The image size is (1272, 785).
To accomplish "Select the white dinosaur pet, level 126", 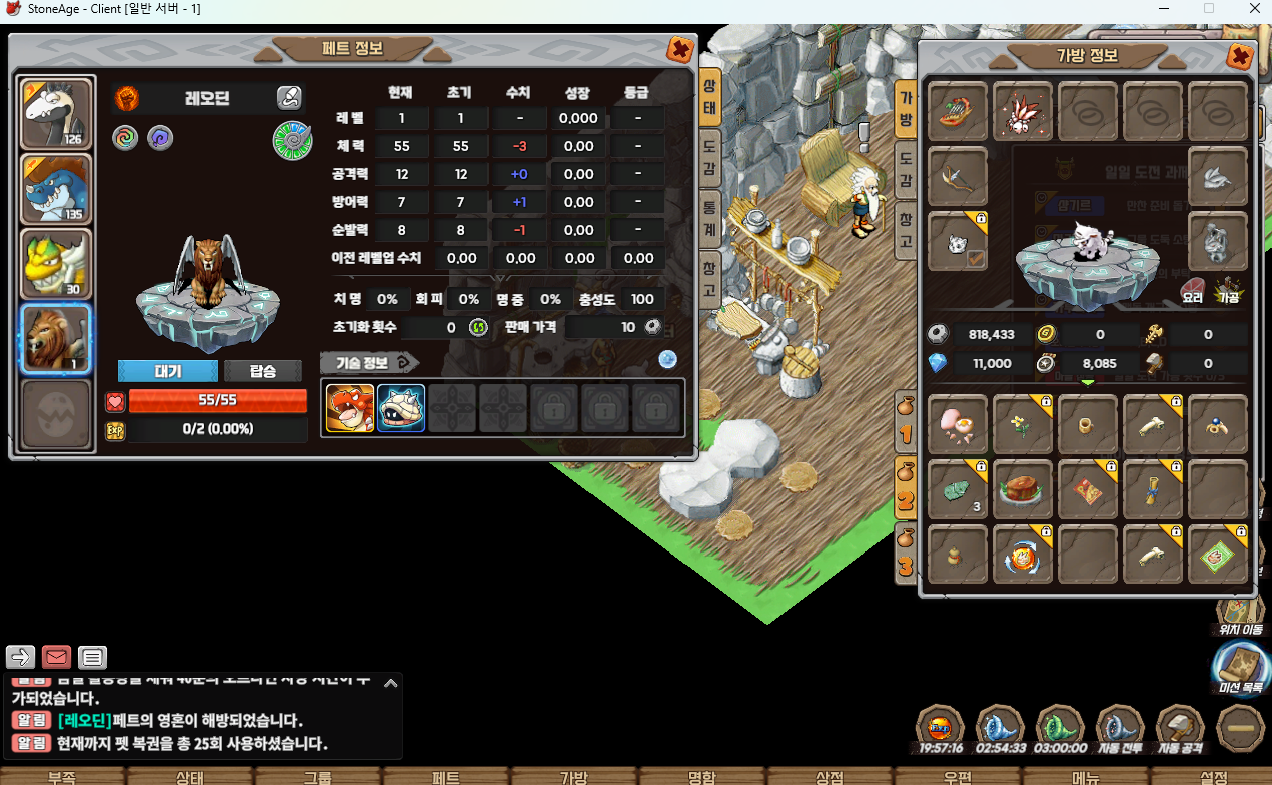I will (58, 114).
